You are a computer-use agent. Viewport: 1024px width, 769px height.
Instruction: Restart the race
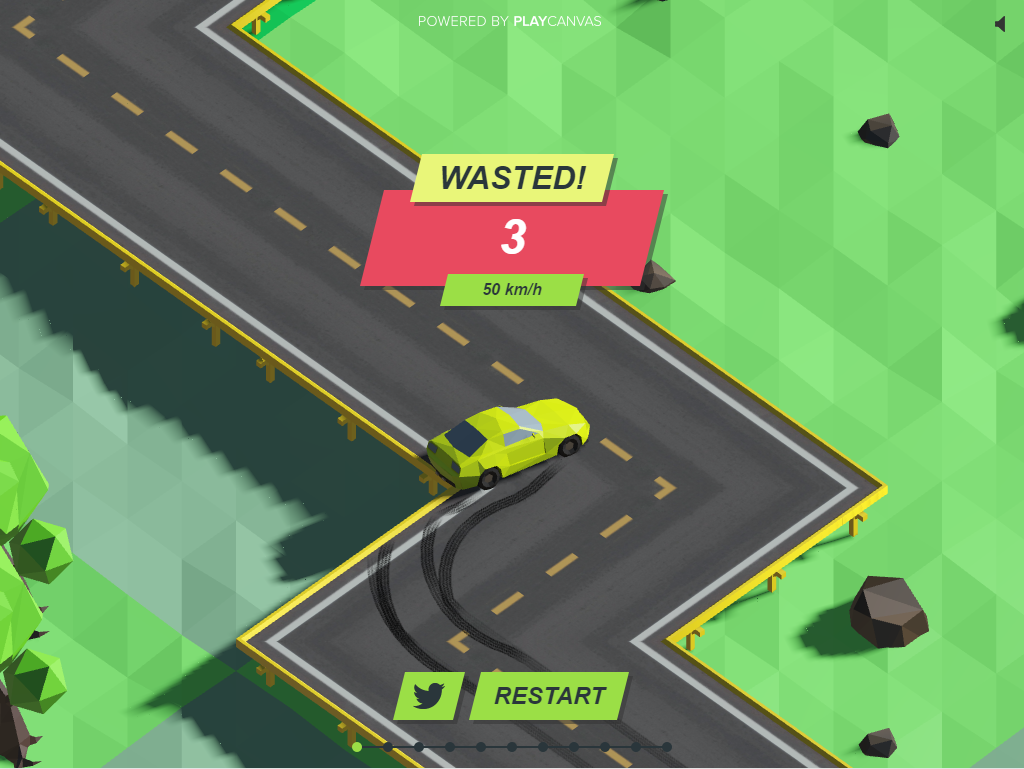(x=549, y=696)
